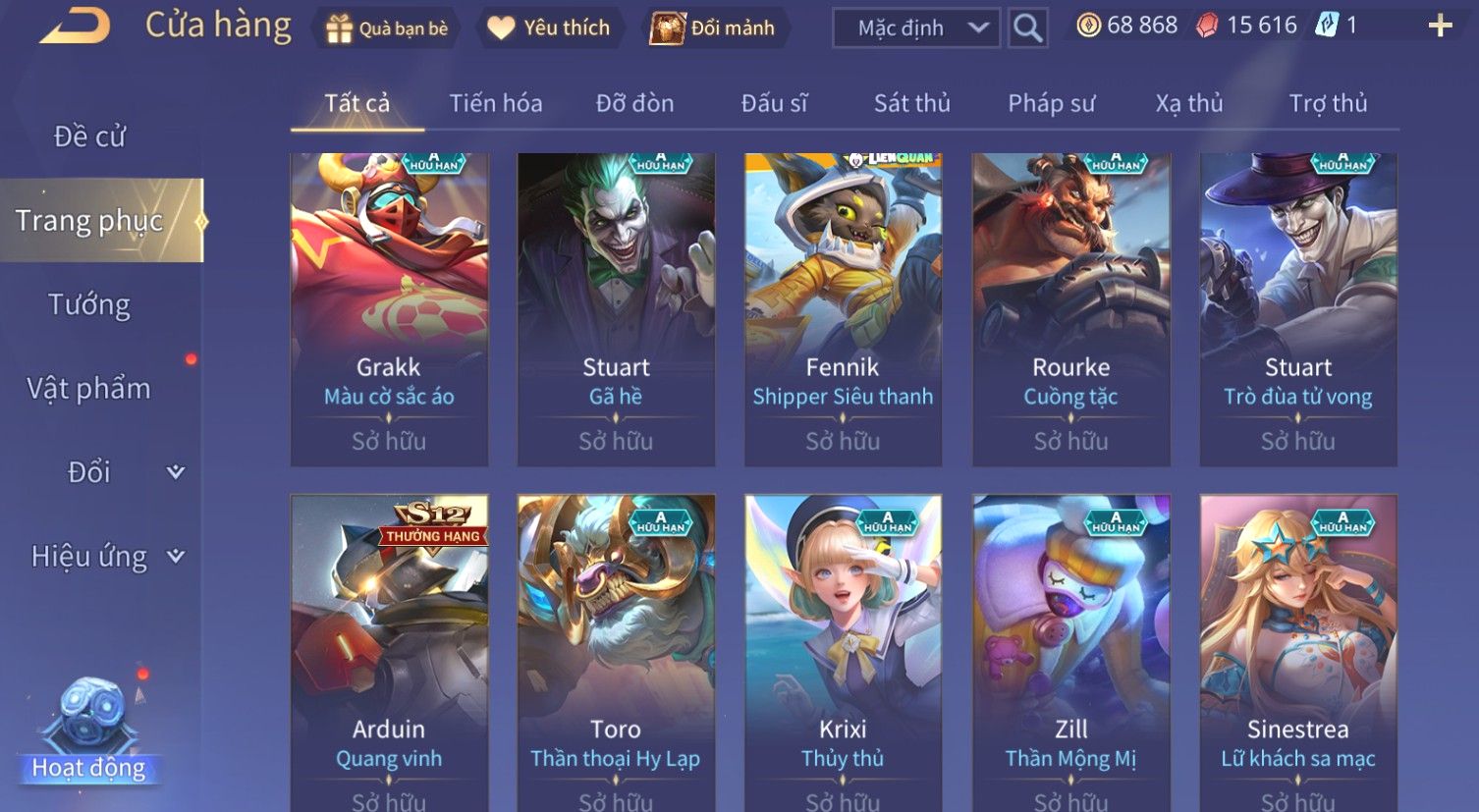Switch to the Đỡ đòn tab
This screenshot has width=1479, height=812.
634,103
